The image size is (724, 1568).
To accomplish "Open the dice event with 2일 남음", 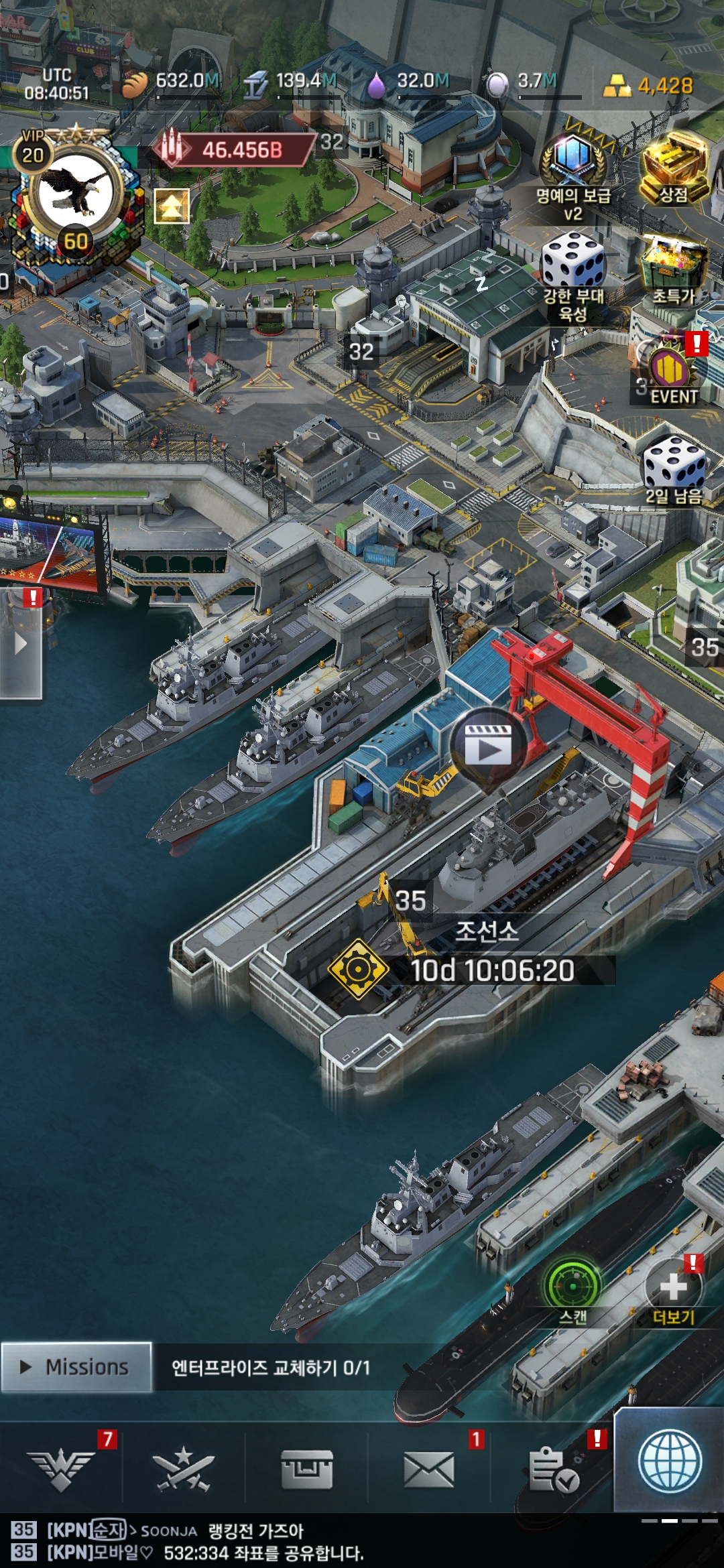I will 674,464.
